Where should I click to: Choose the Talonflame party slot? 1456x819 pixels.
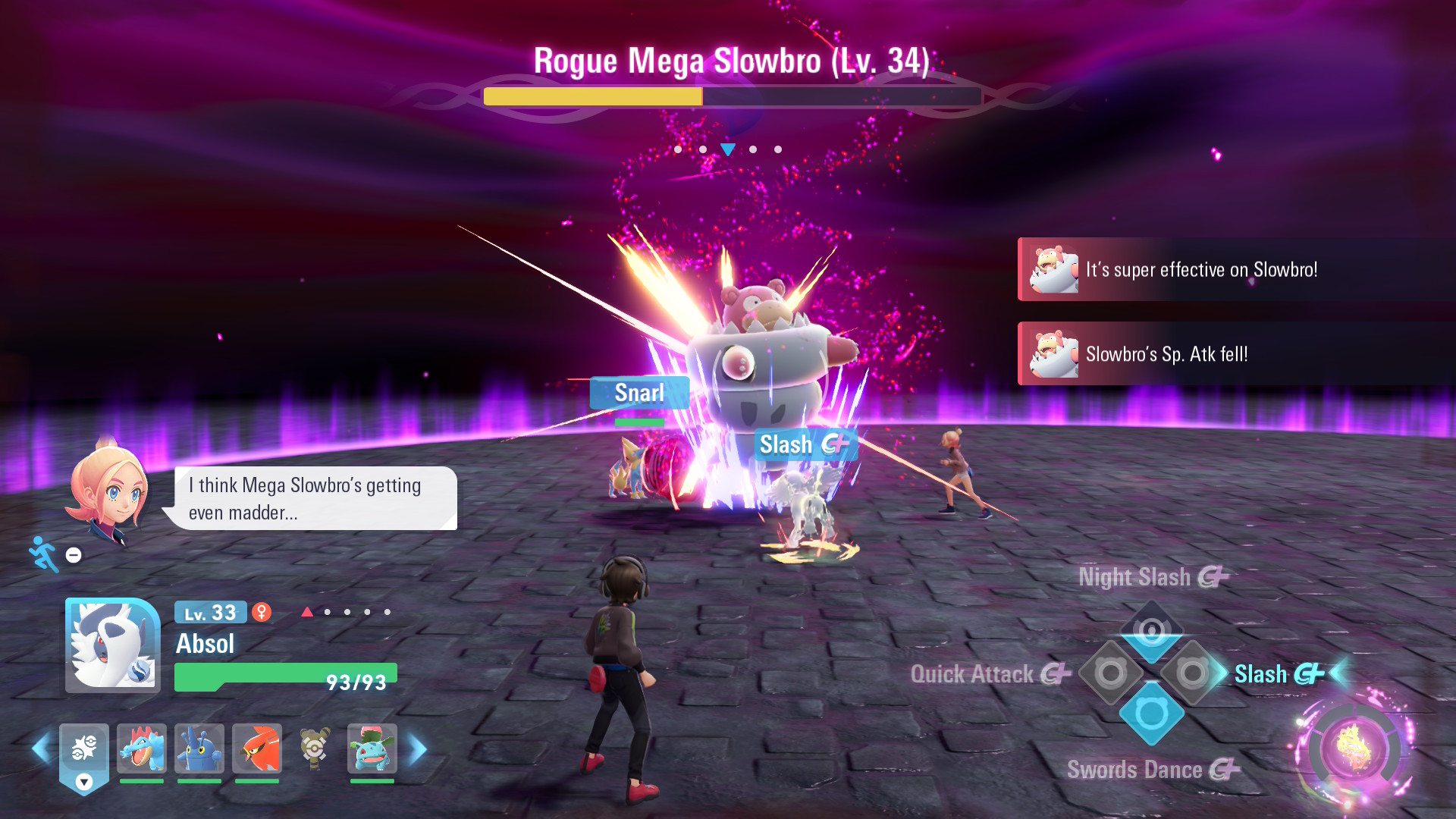tap(257, 748)
